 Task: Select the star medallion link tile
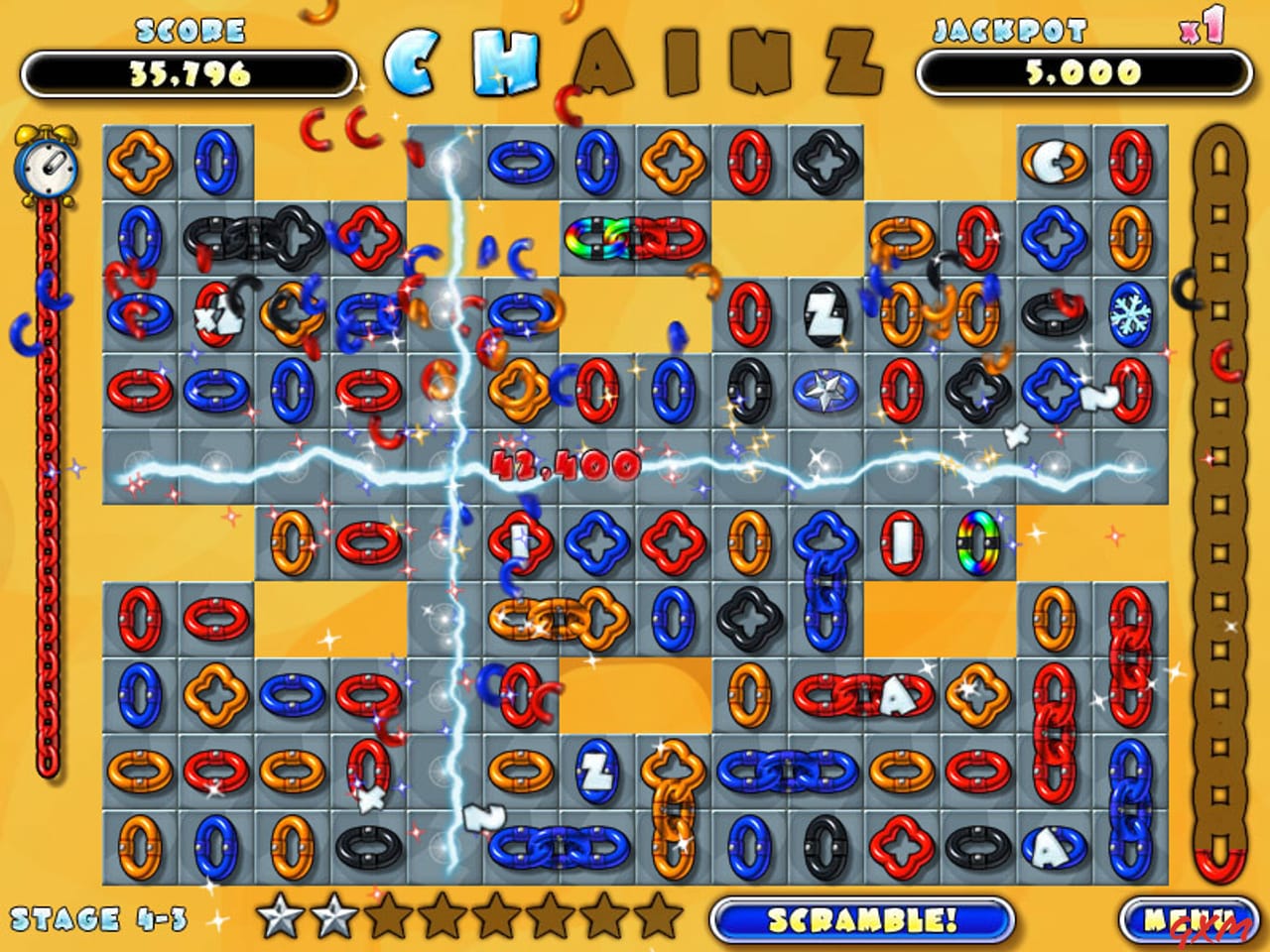(x=824, y=392)
